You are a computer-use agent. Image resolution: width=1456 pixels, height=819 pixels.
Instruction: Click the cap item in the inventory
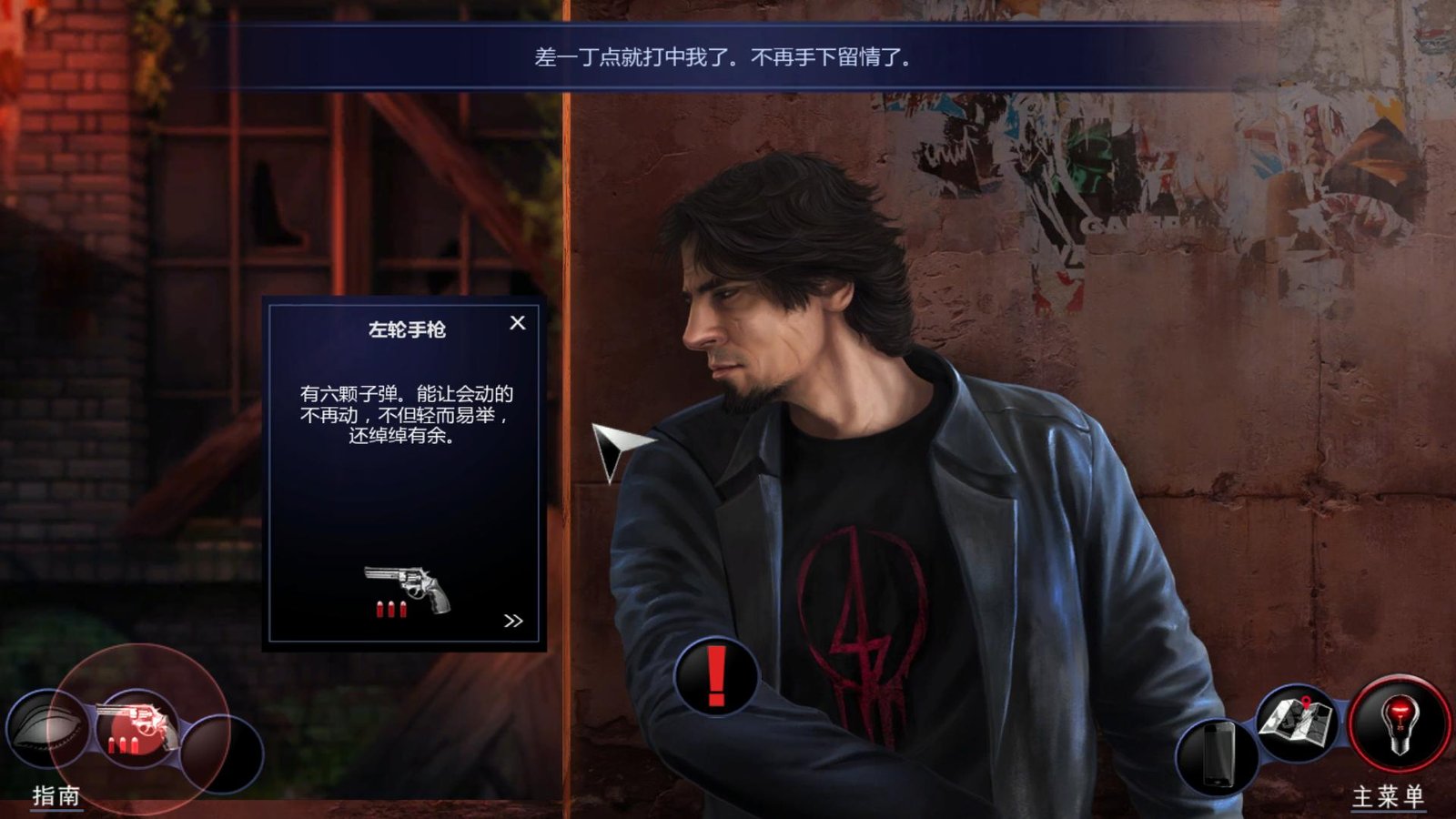point(50,728)
